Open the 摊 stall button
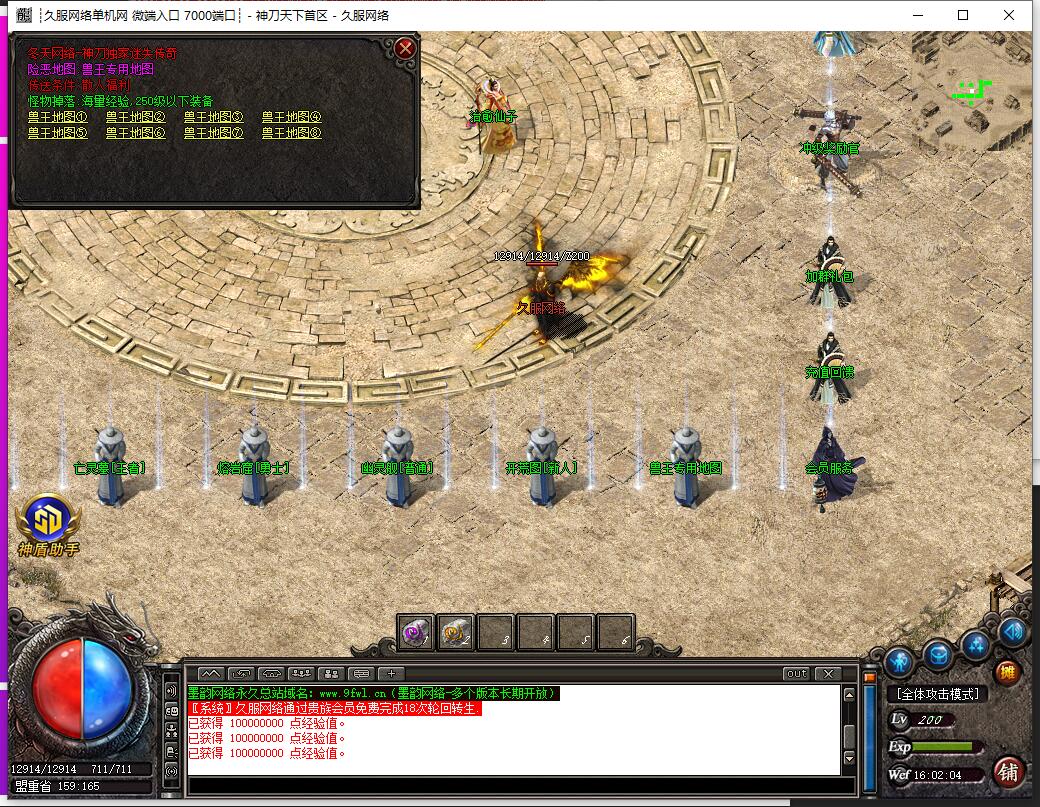Viewport: 1040px width, 807px height. (1008, 672)
